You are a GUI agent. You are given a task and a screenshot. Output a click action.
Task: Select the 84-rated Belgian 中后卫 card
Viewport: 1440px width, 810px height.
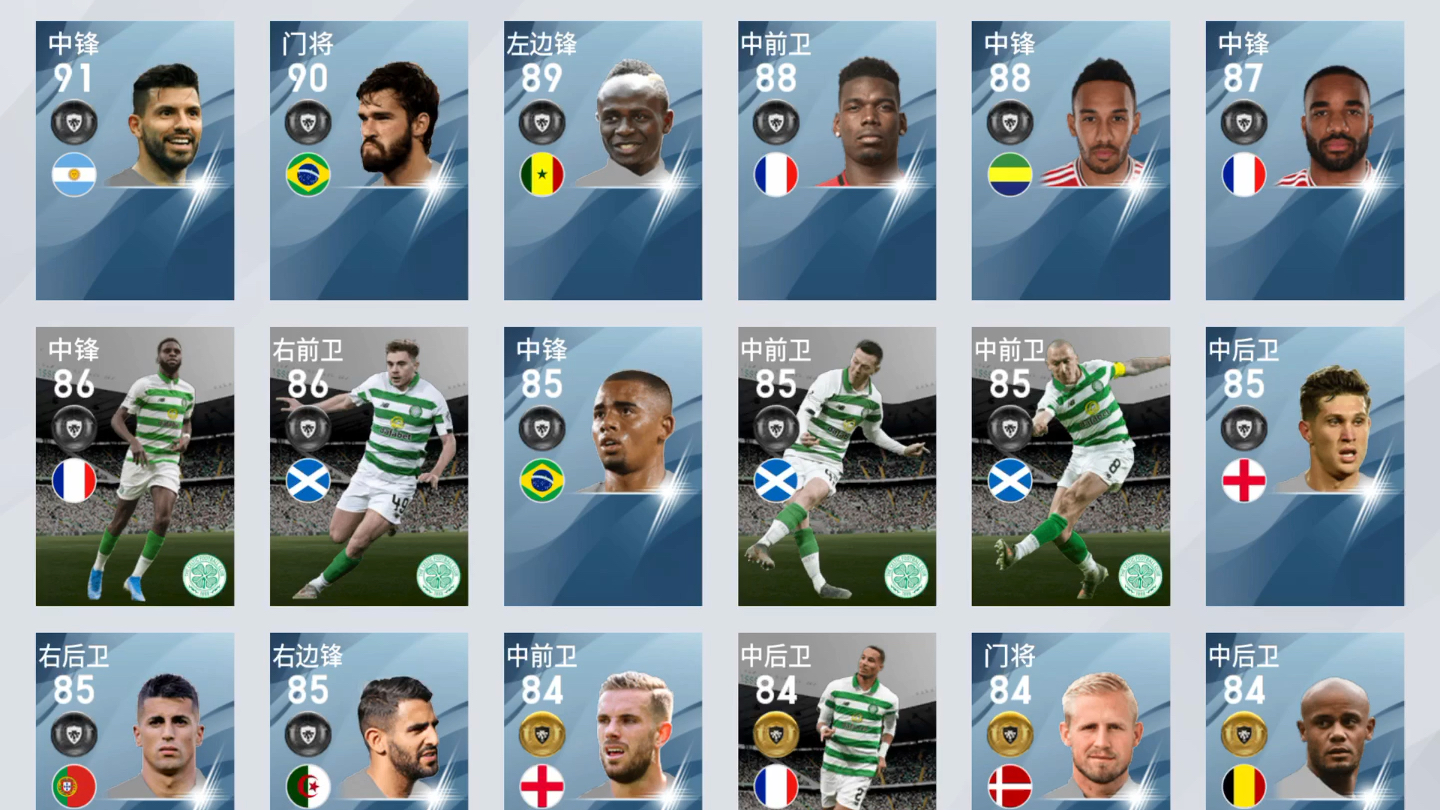click(1305, 722)
